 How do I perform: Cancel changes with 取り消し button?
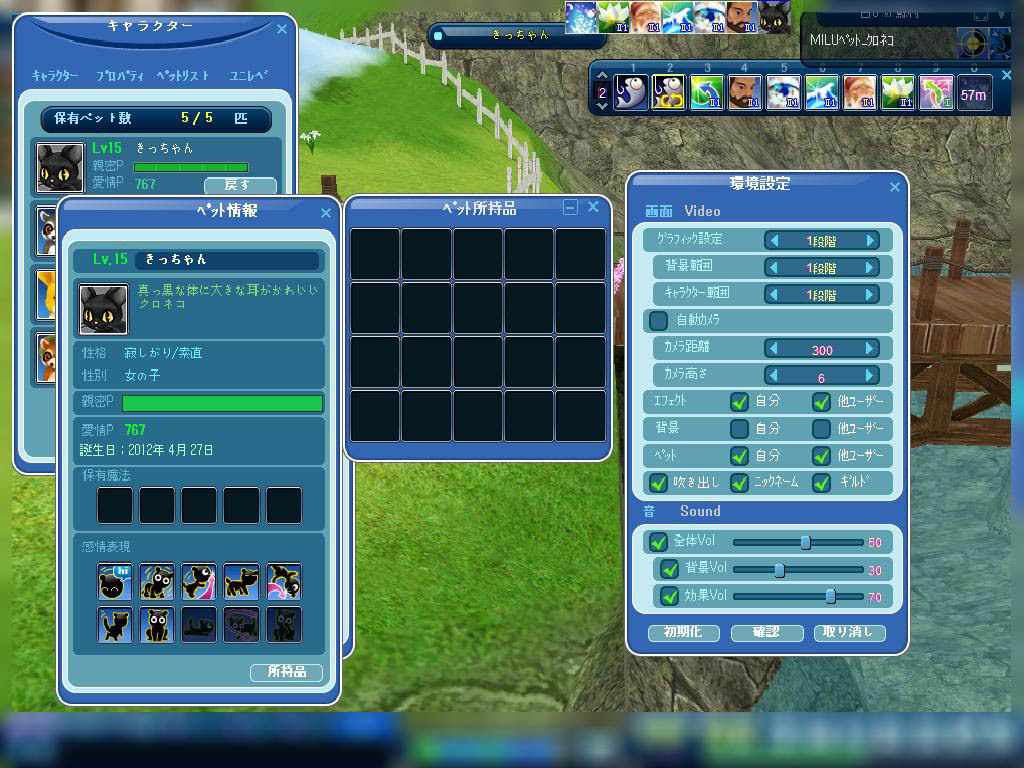[849, 633]
